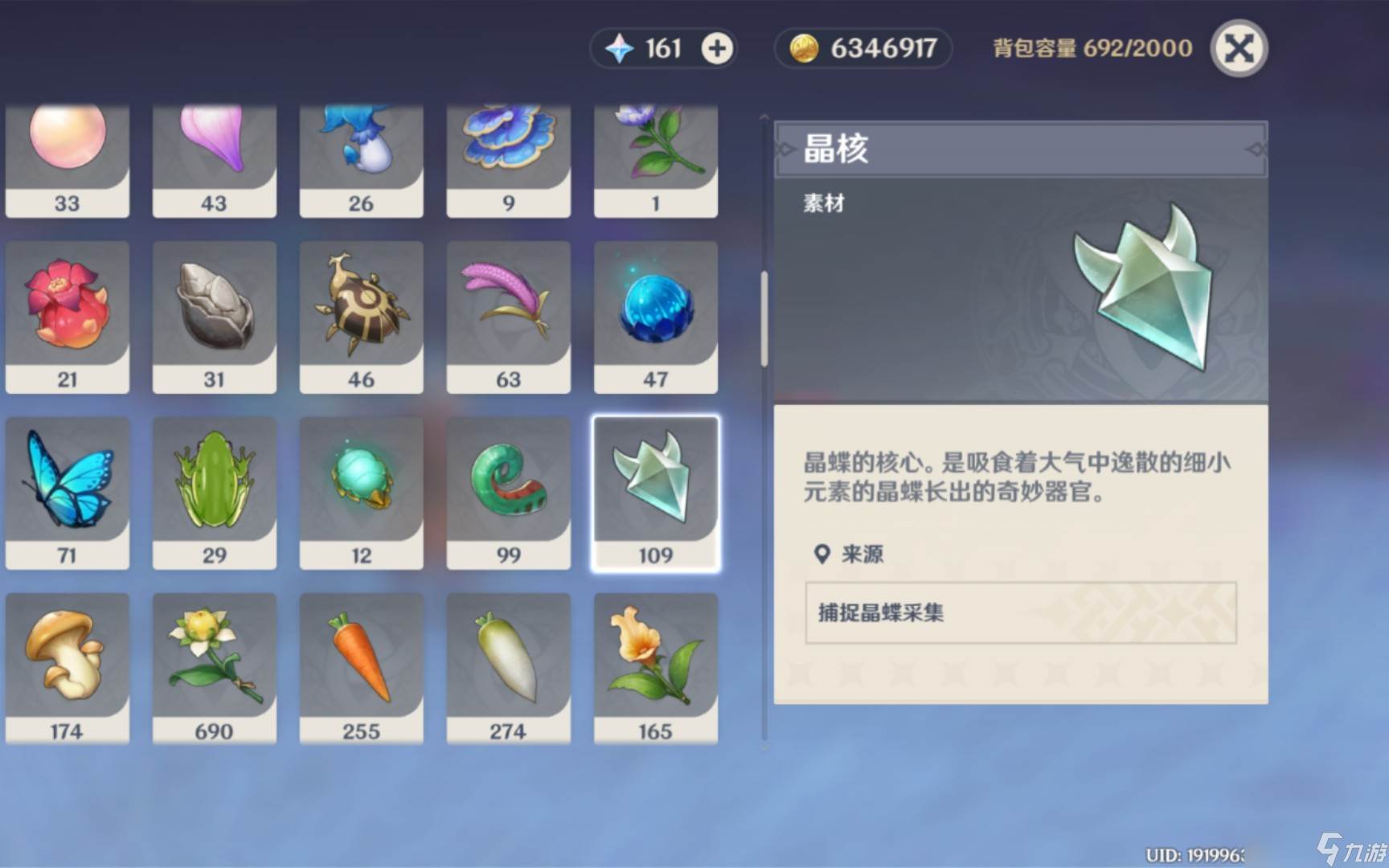Choose the orange flower slot with 165

[655, 668]
